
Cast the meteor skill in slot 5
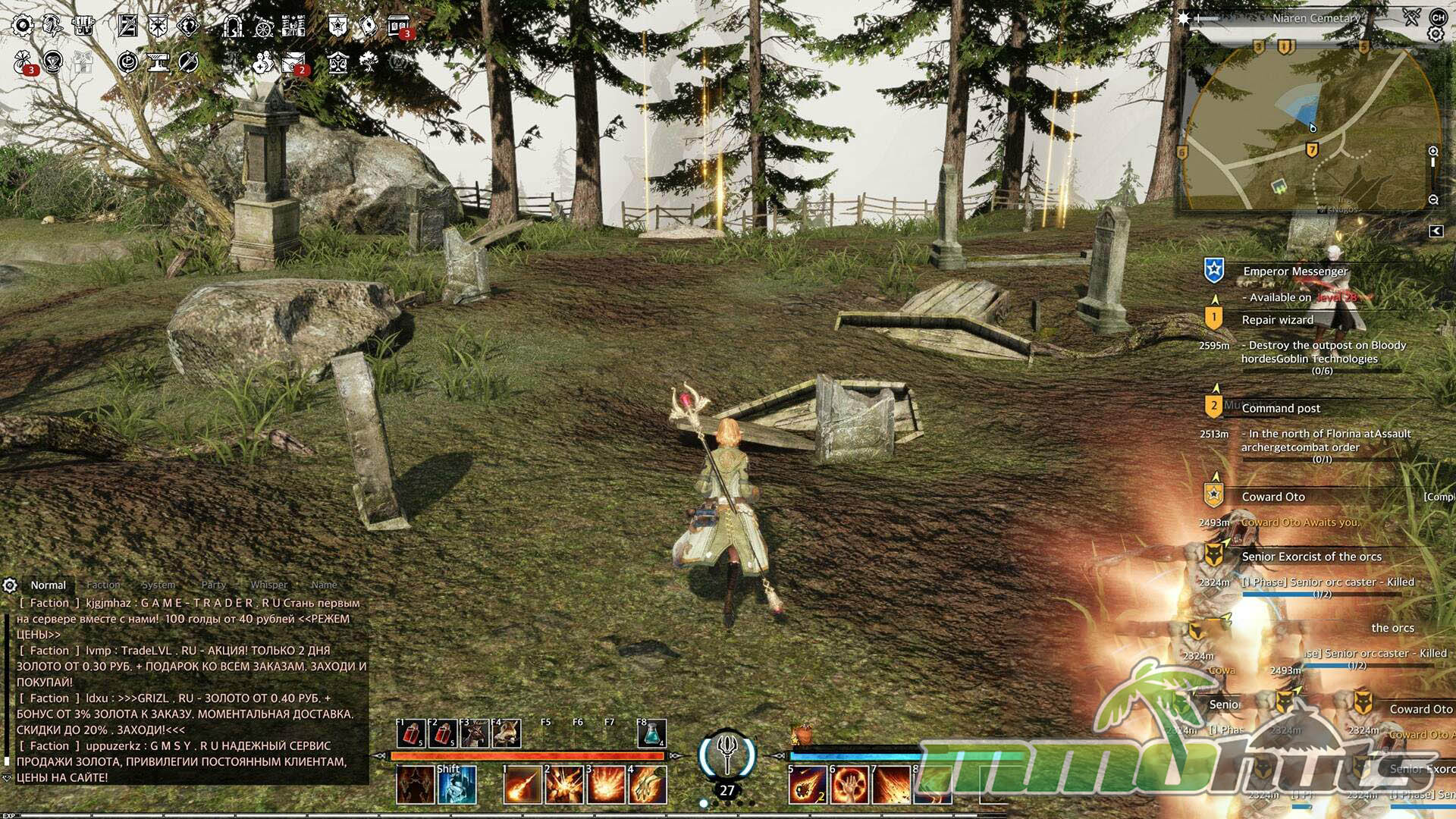click(807, 785)
